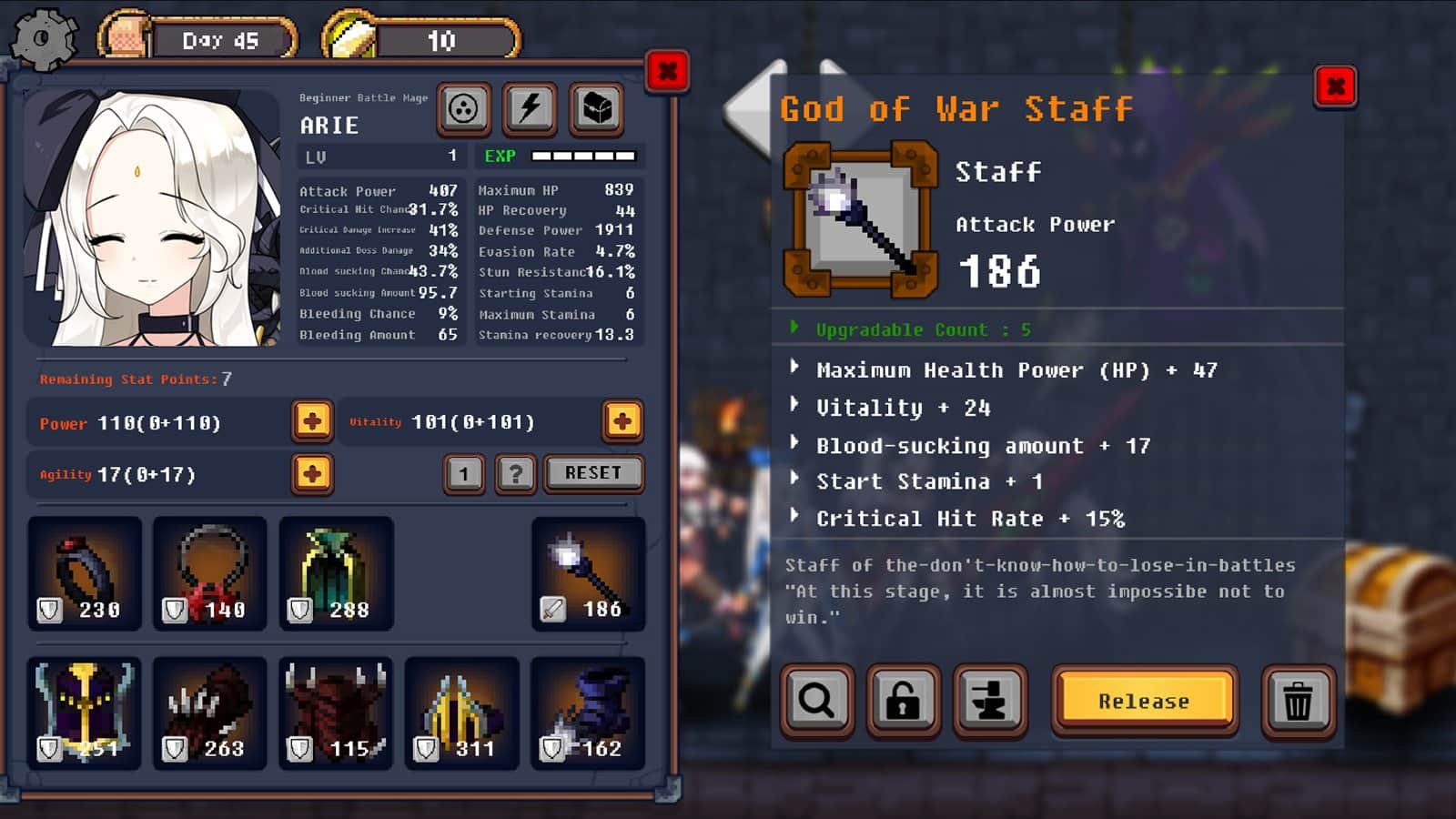Add a stat point to Agility
The height and width of the screenshot is (819, 1456).
coord(312,474)
